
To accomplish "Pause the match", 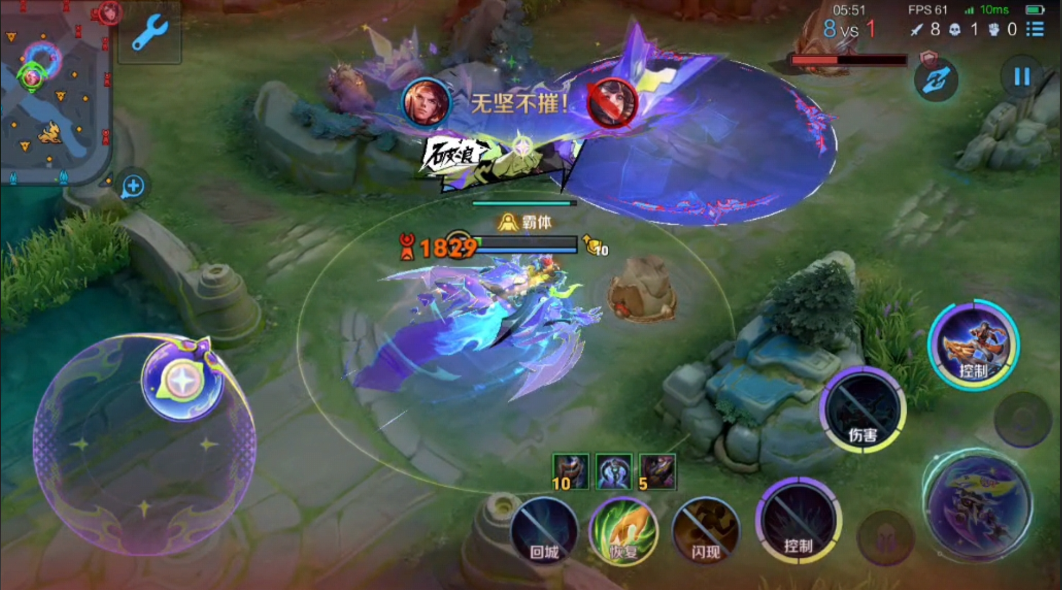I will (1021, 76).
